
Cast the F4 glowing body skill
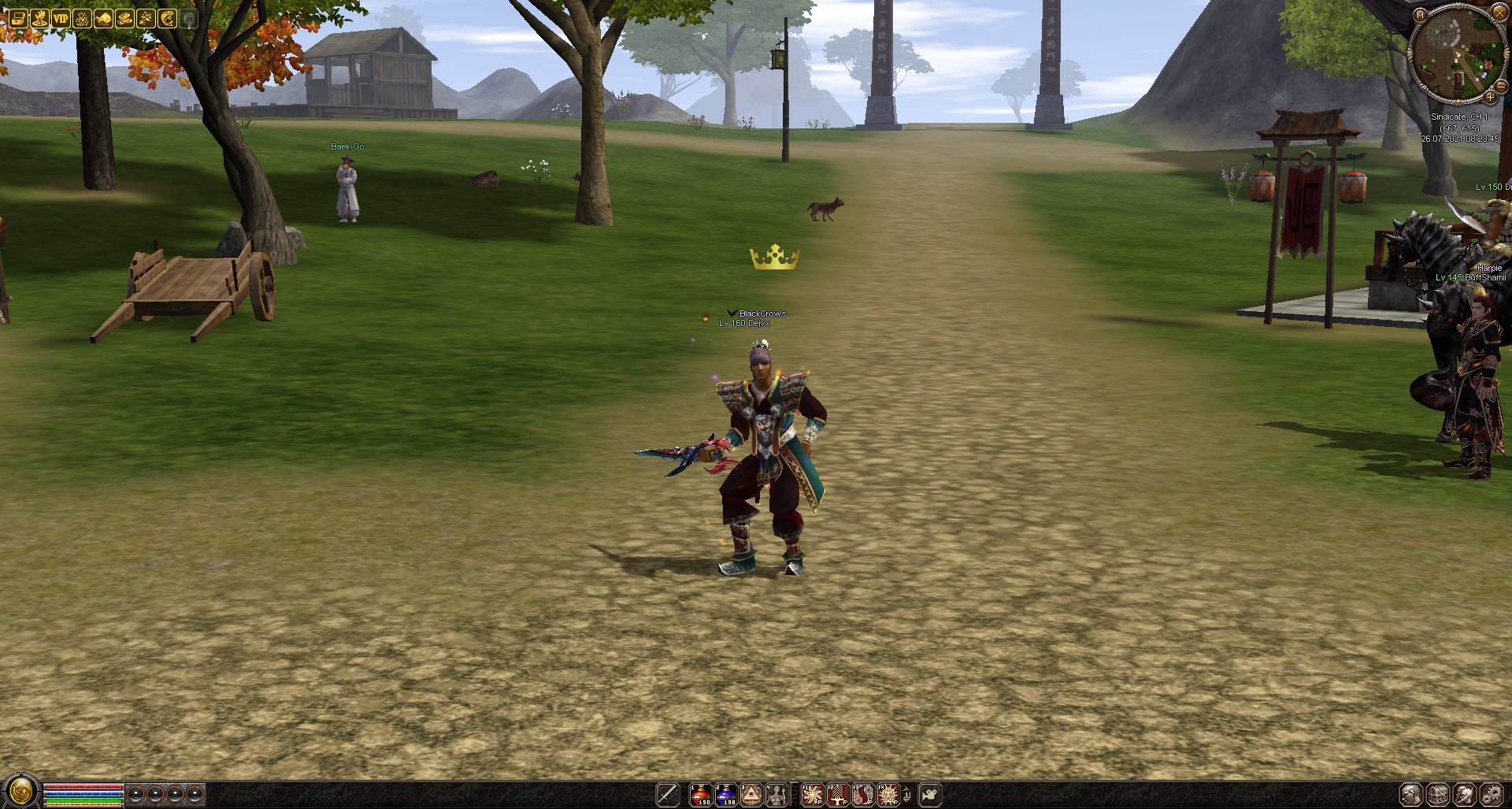coord(888,794)
